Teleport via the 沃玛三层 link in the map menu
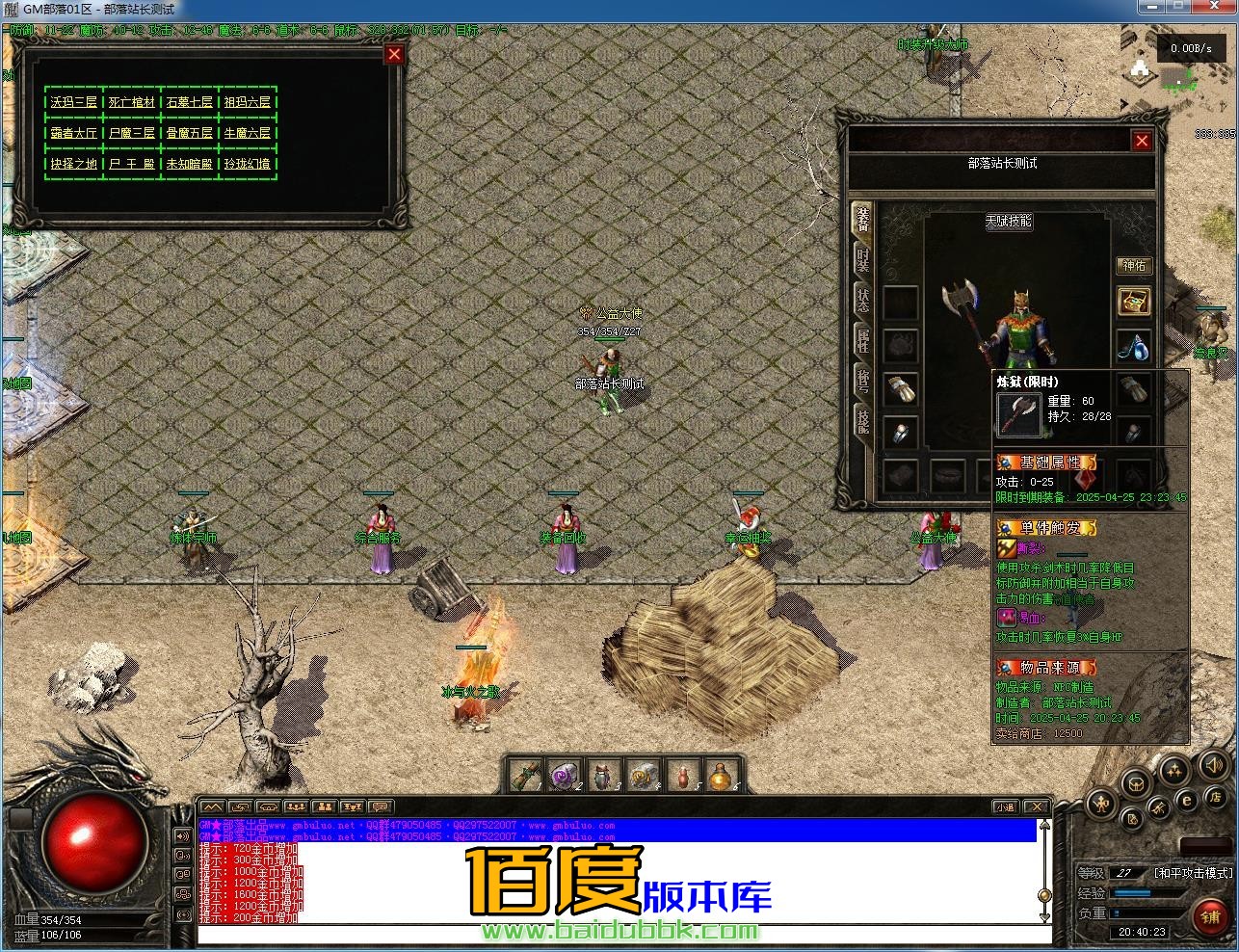 (x=72, y=100)
